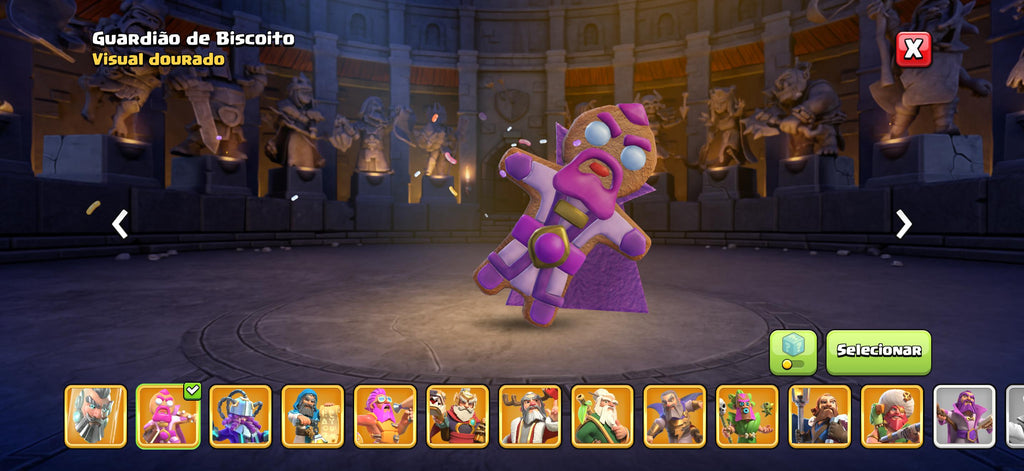
Task: Select the white-turbaned red-bearded Warden skin
Action: [x=892, y=416]
